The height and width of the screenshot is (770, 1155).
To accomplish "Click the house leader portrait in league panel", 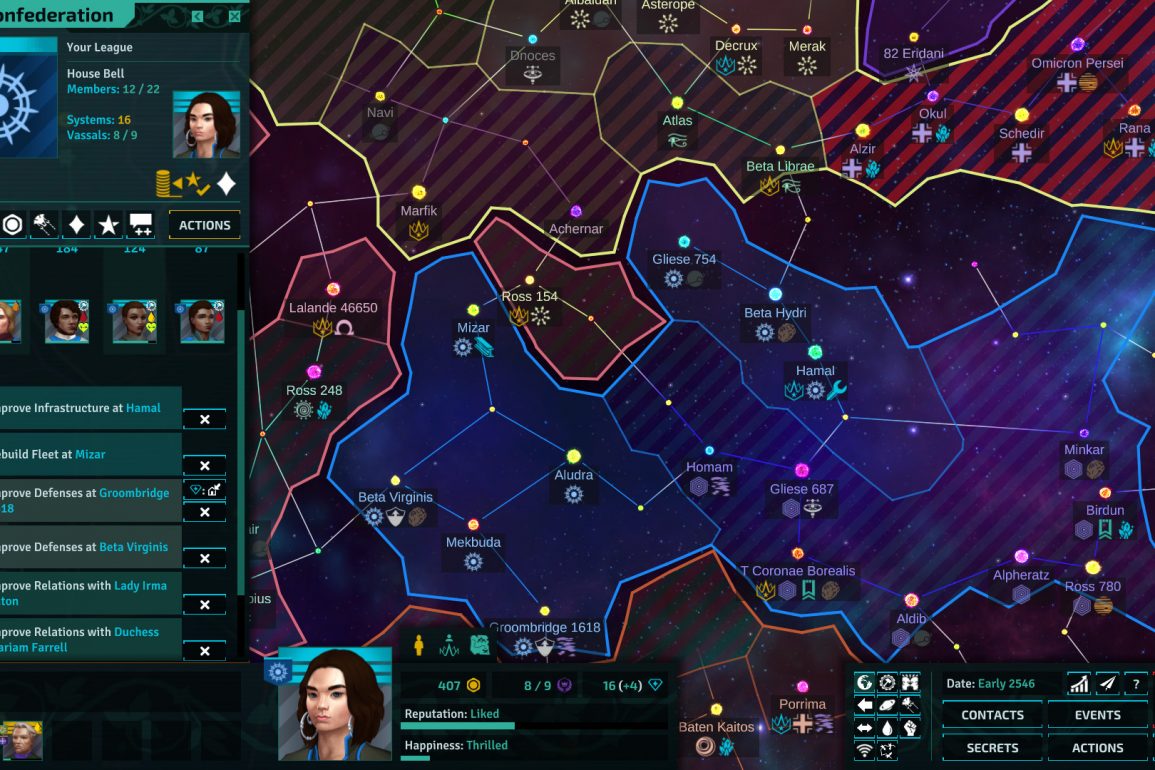I will [205, 125].
